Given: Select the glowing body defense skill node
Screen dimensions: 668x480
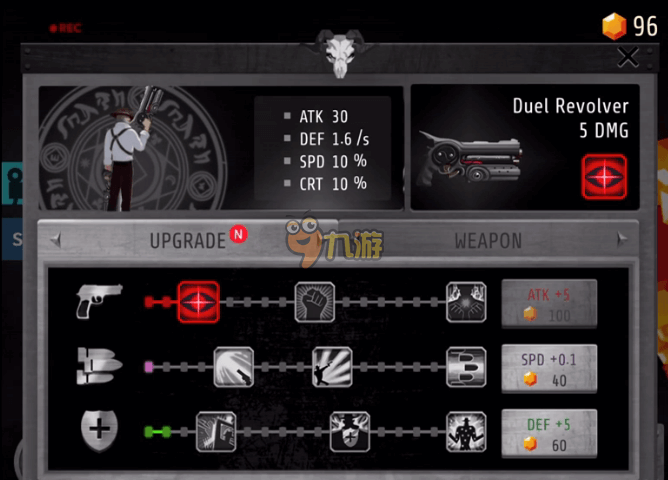Looking at the screenshot, I should [466, 432].
